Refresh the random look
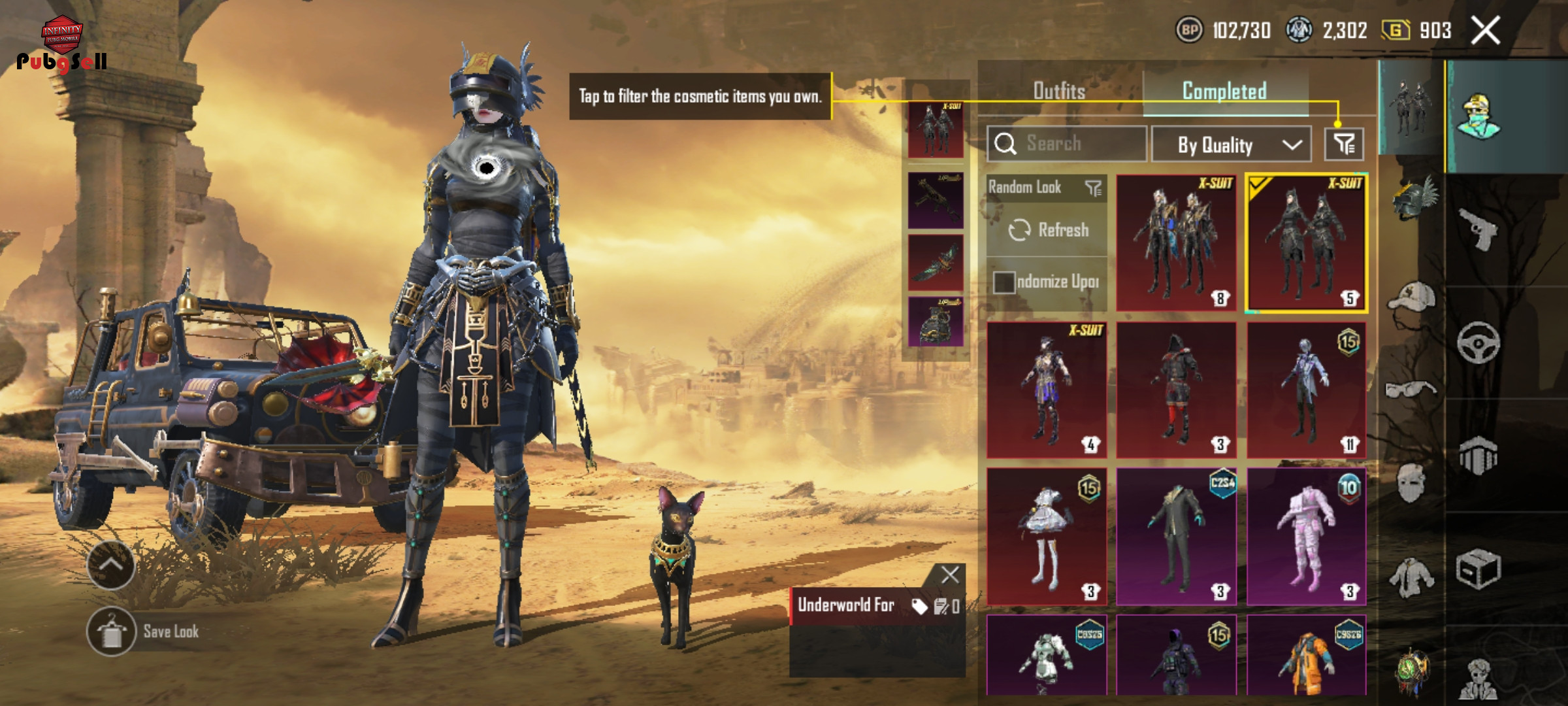 tap(1048, 230)
